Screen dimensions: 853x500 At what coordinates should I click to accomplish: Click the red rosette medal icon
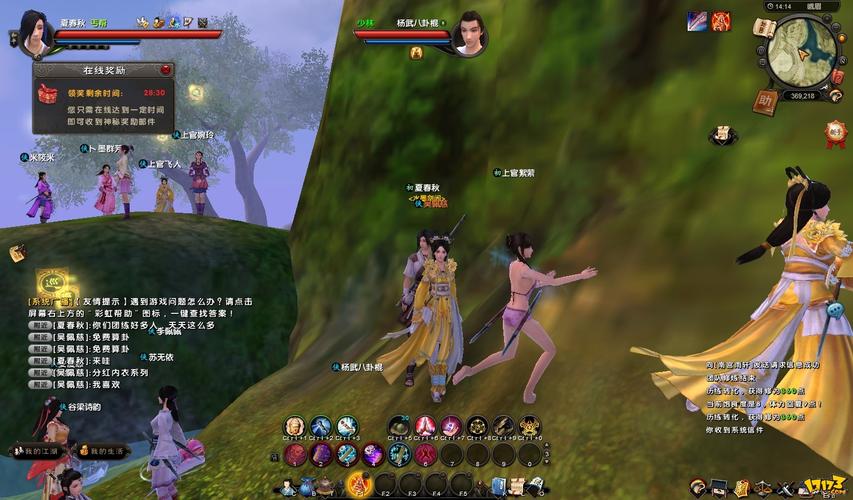835,133
